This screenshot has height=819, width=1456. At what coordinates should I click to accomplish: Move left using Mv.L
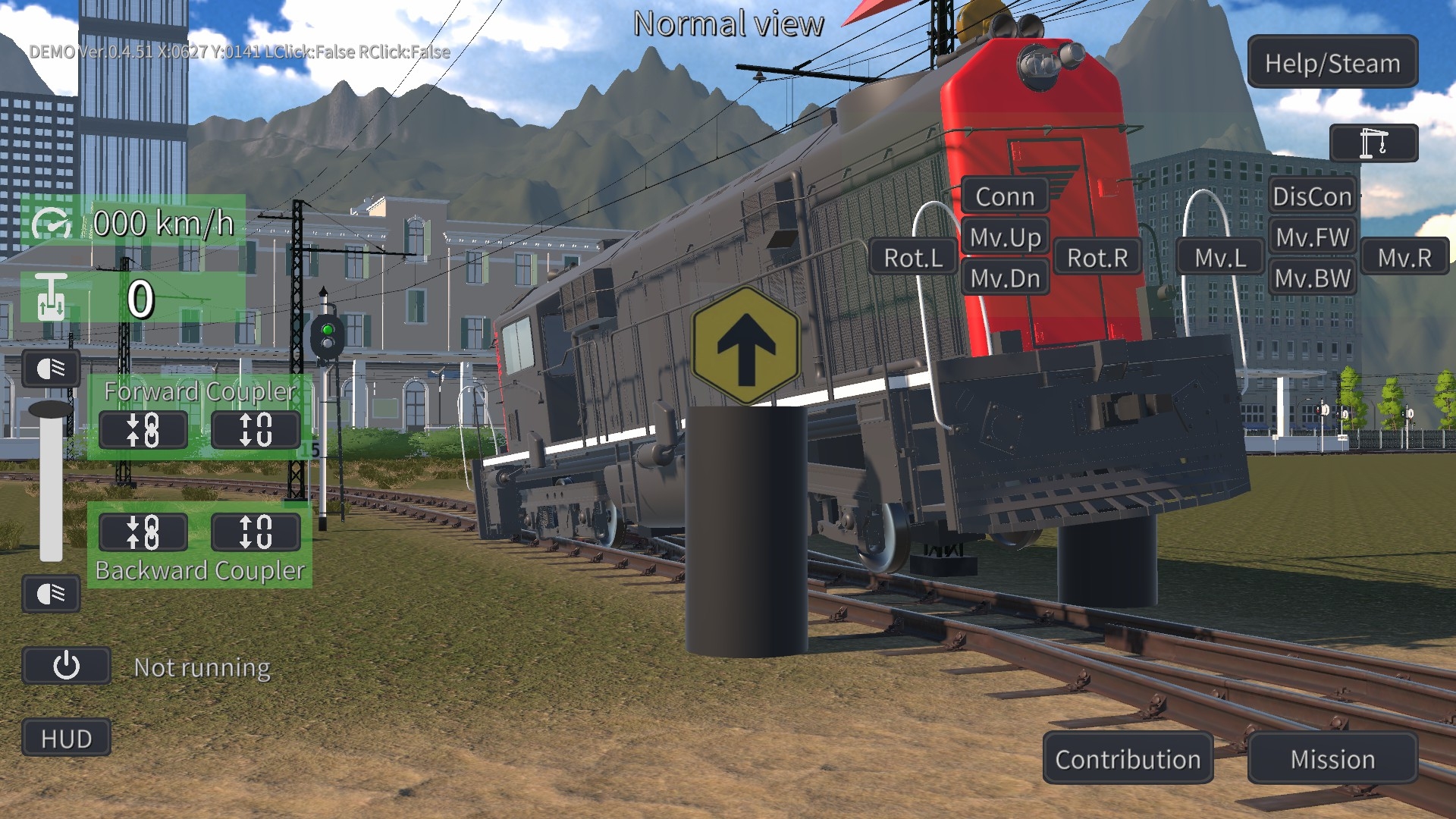click(x=1220, y=258)
